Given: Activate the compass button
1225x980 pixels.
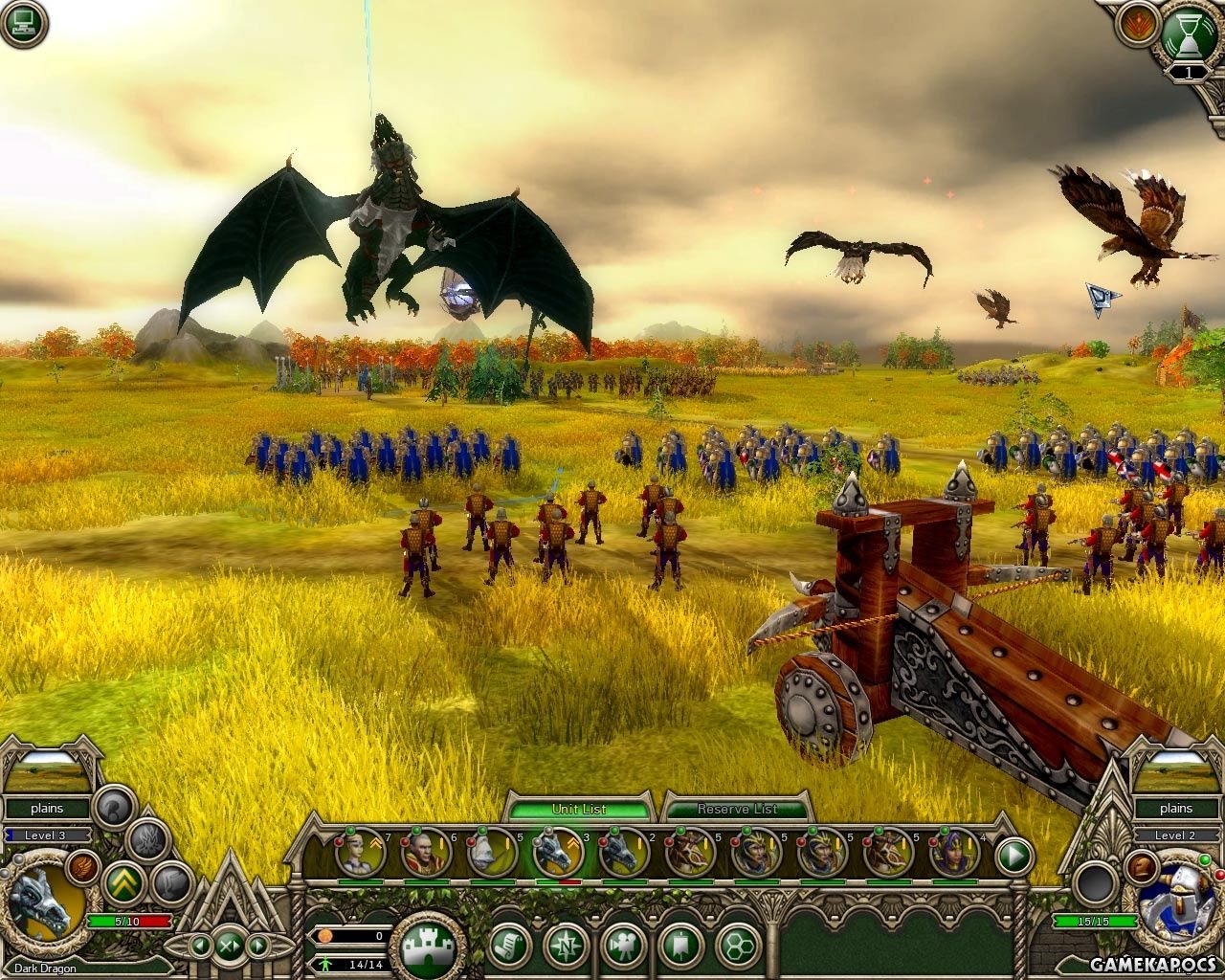Looking at the screenshot, I should tap(567, 947).
